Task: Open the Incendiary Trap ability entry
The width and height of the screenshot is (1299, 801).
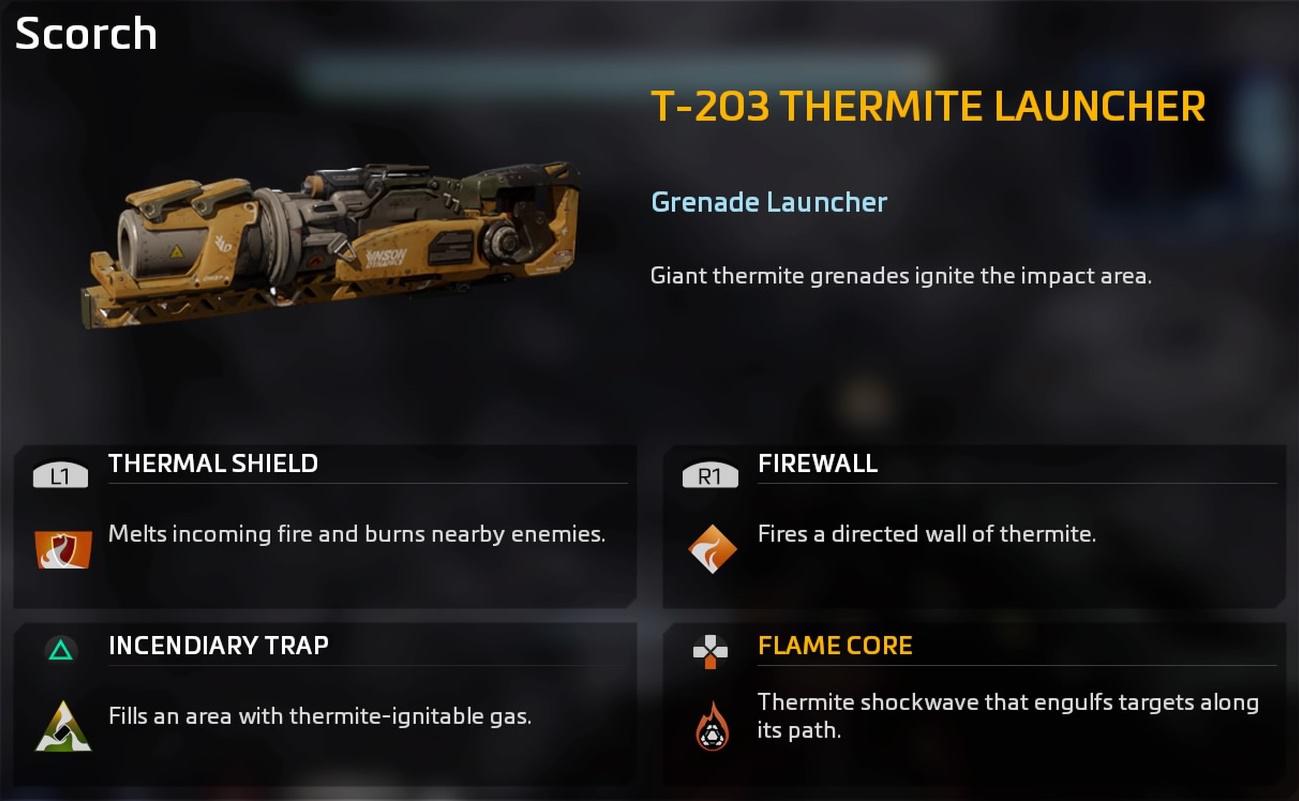Action: (x=325, y=703)
